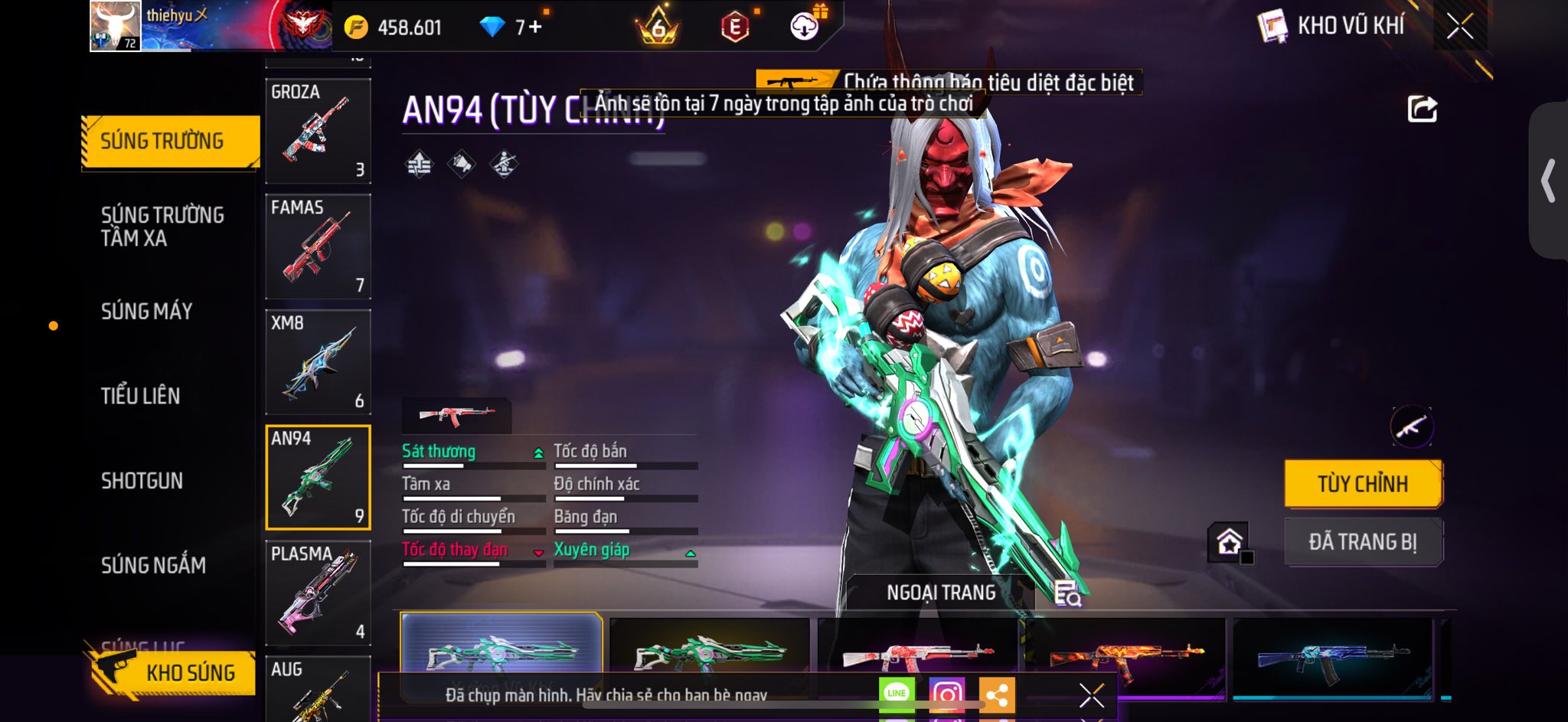Screen dimensions: 1568x722
Task: Click the ĐÃ TRANG BỊ equipped button
Action: (x=1363, y=542)
